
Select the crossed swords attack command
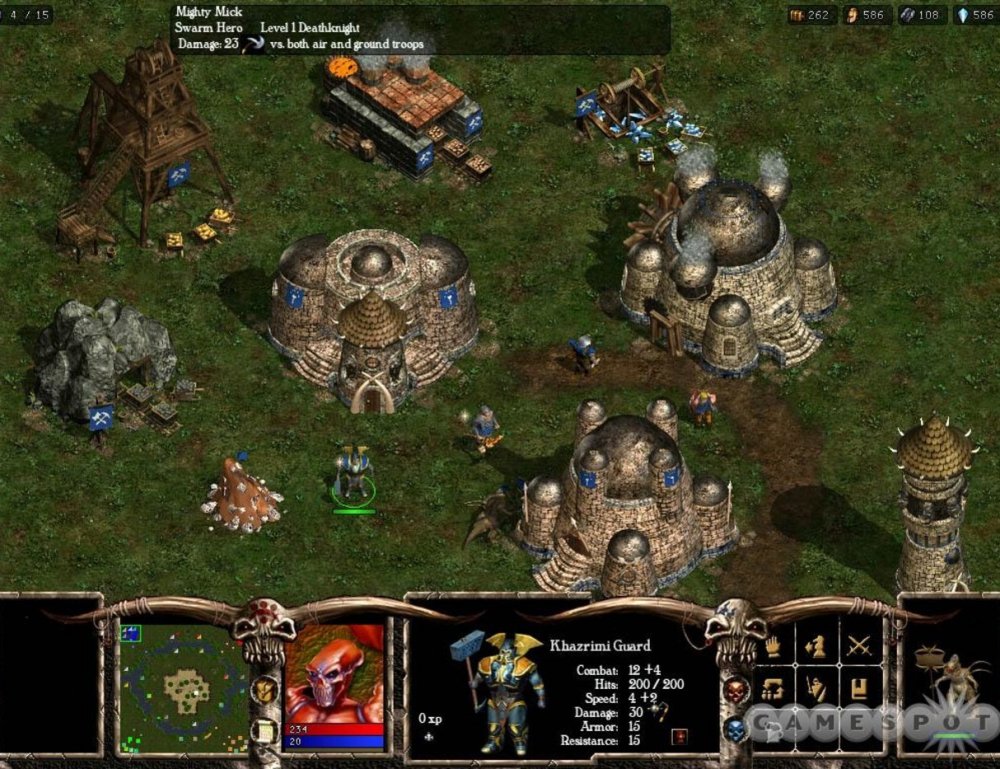coord(859,646)
